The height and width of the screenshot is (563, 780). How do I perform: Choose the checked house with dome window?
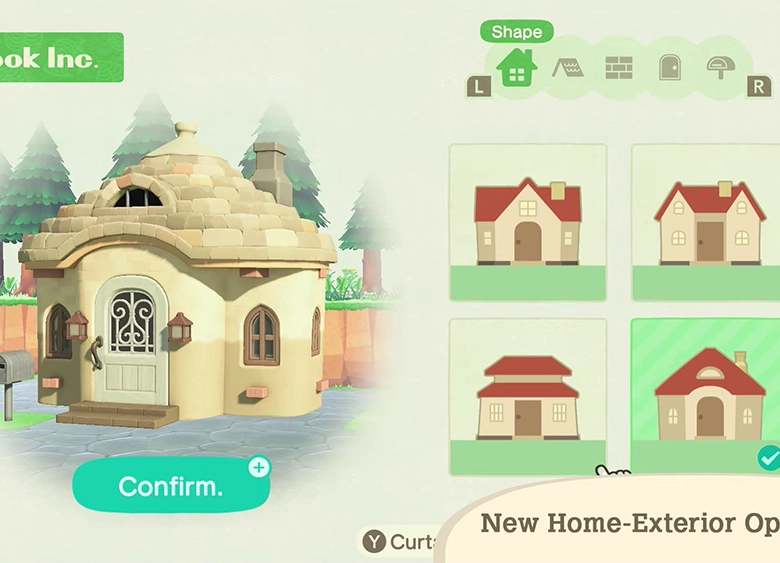708,396
